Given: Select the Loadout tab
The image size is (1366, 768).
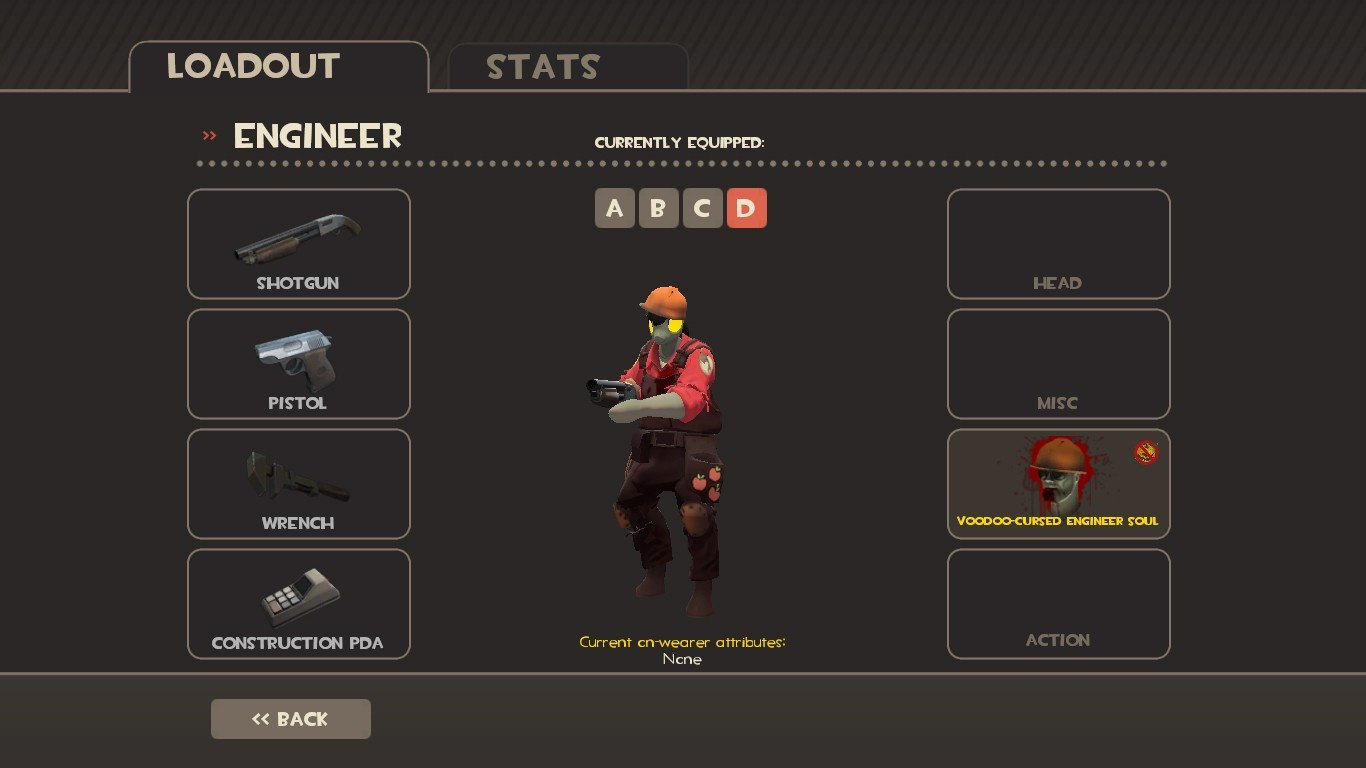Looking at the screenshot, I should [278, 67].
